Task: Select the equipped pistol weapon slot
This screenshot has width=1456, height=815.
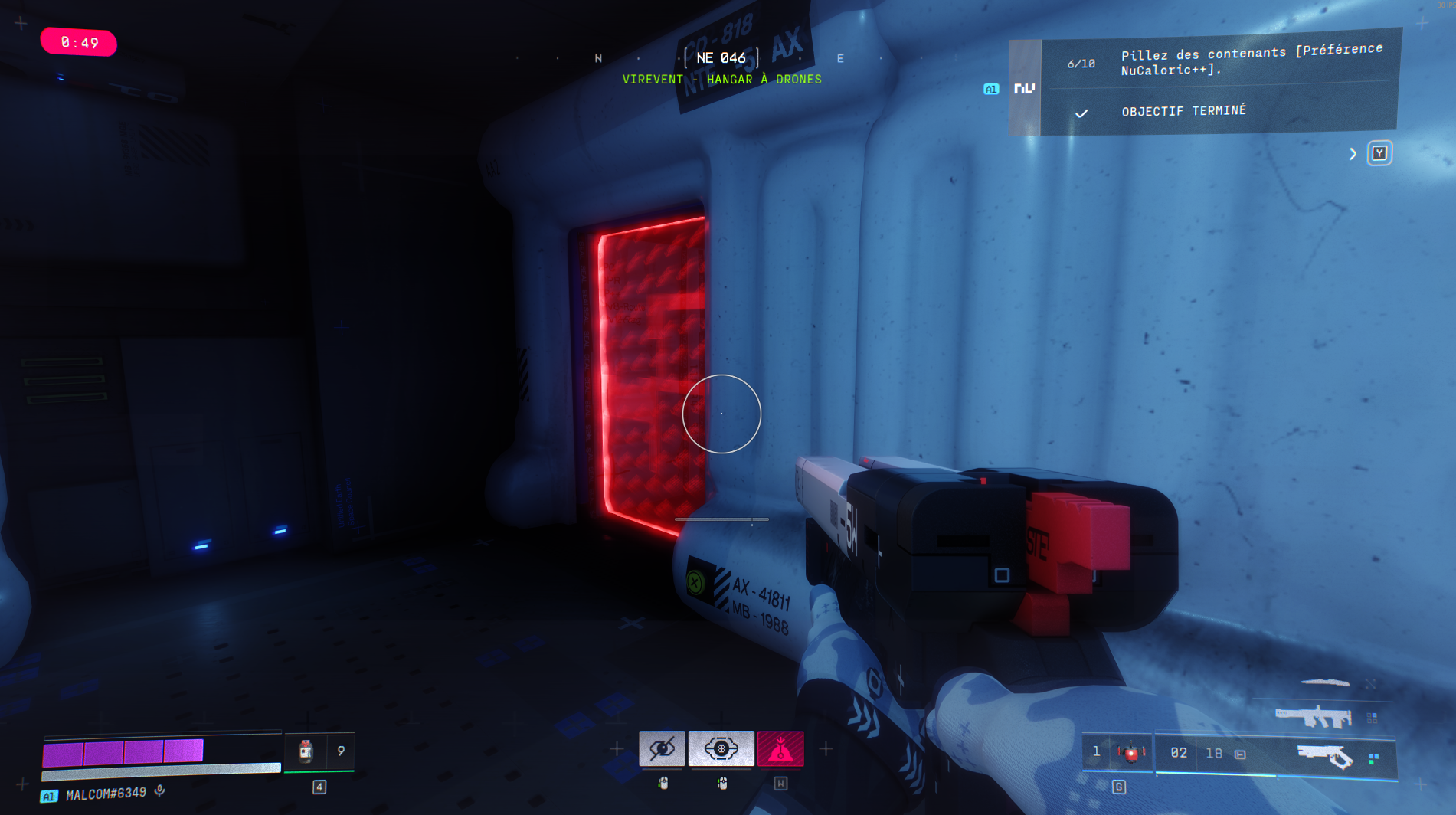Action: [1325, 757]
